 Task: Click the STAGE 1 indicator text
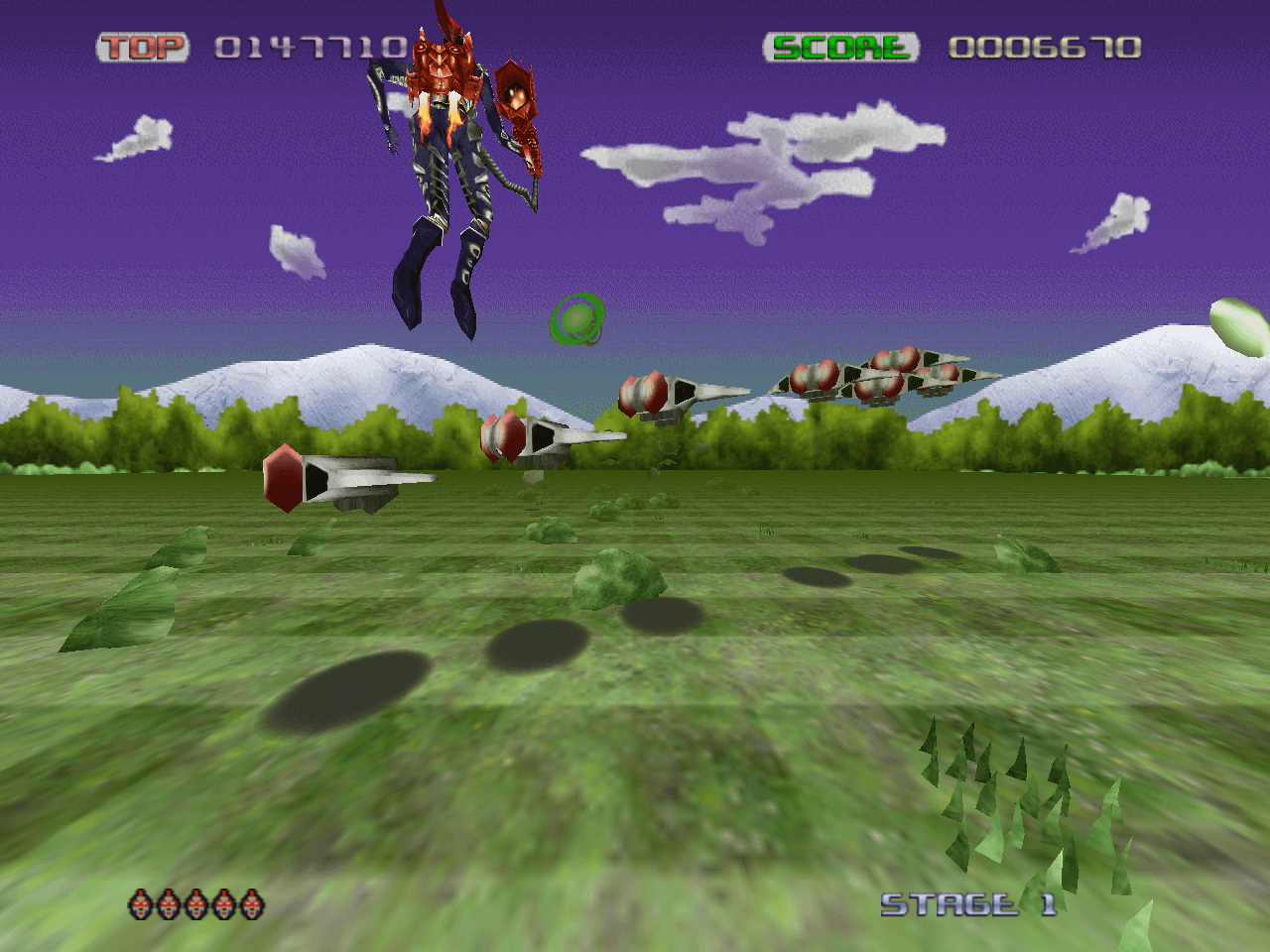pos(967,903)
